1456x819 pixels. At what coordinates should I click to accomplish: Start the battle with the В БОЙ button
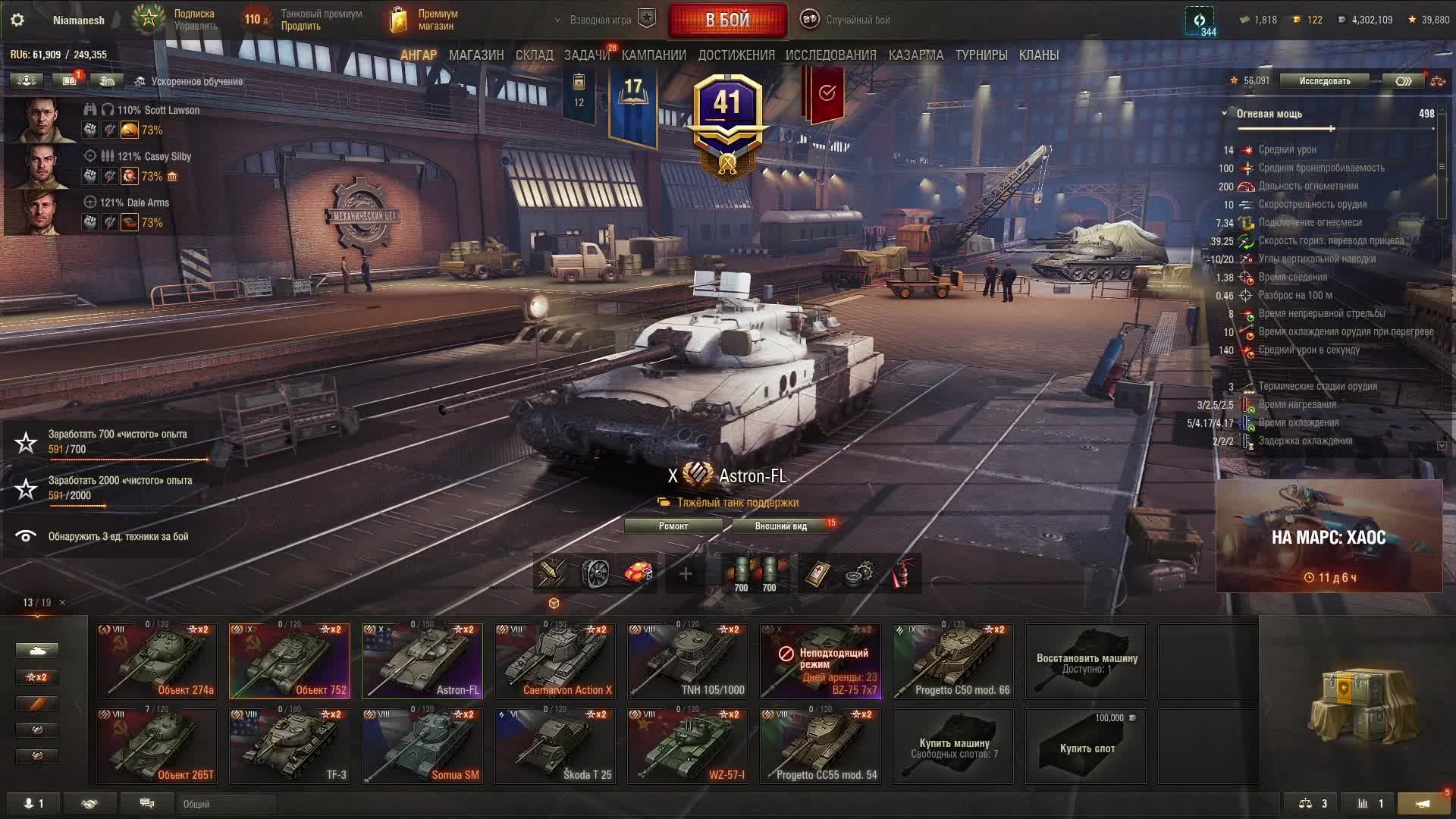coord(727,20)
